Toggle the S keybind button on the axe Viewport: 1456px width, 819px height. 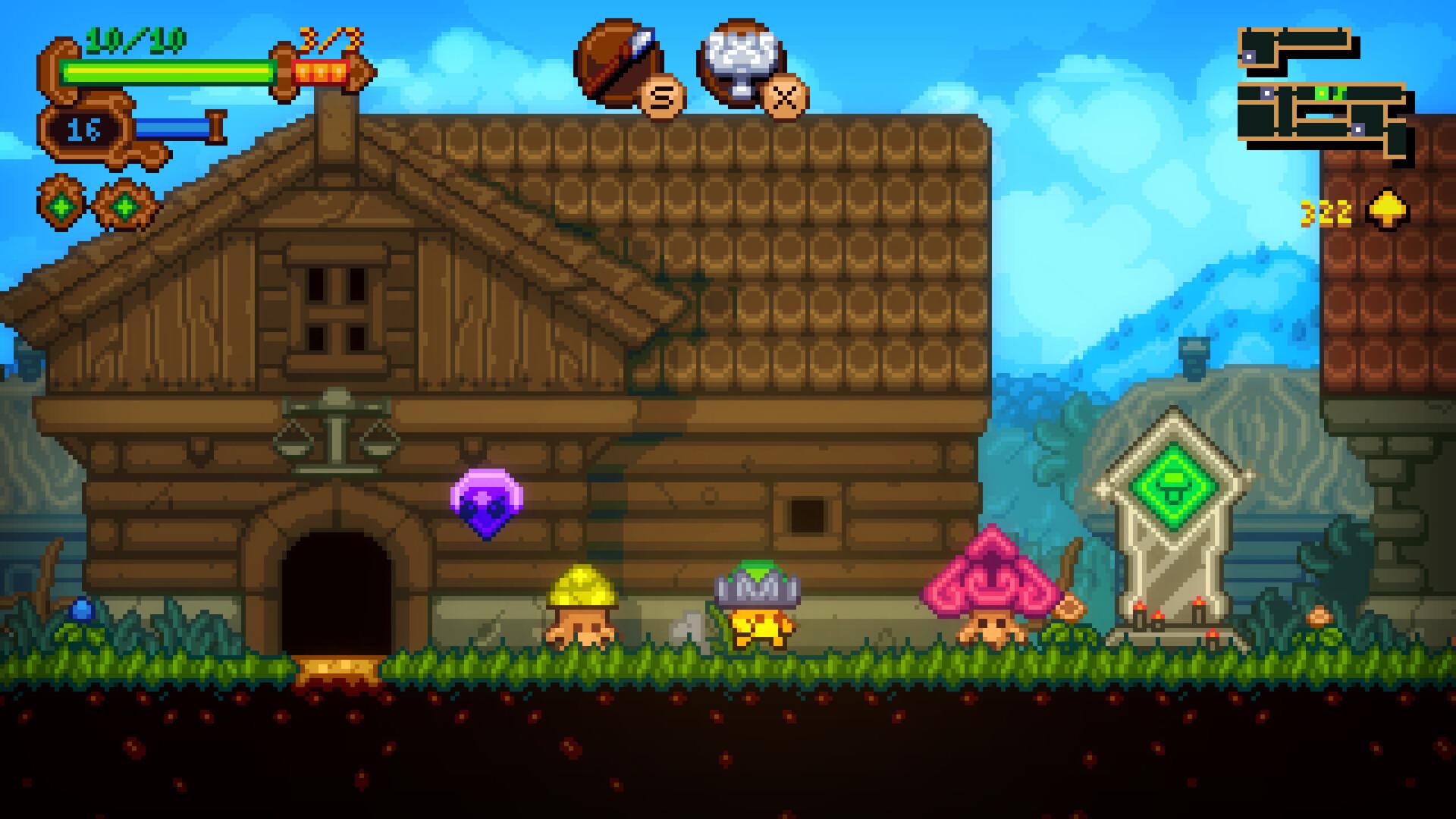662,97
